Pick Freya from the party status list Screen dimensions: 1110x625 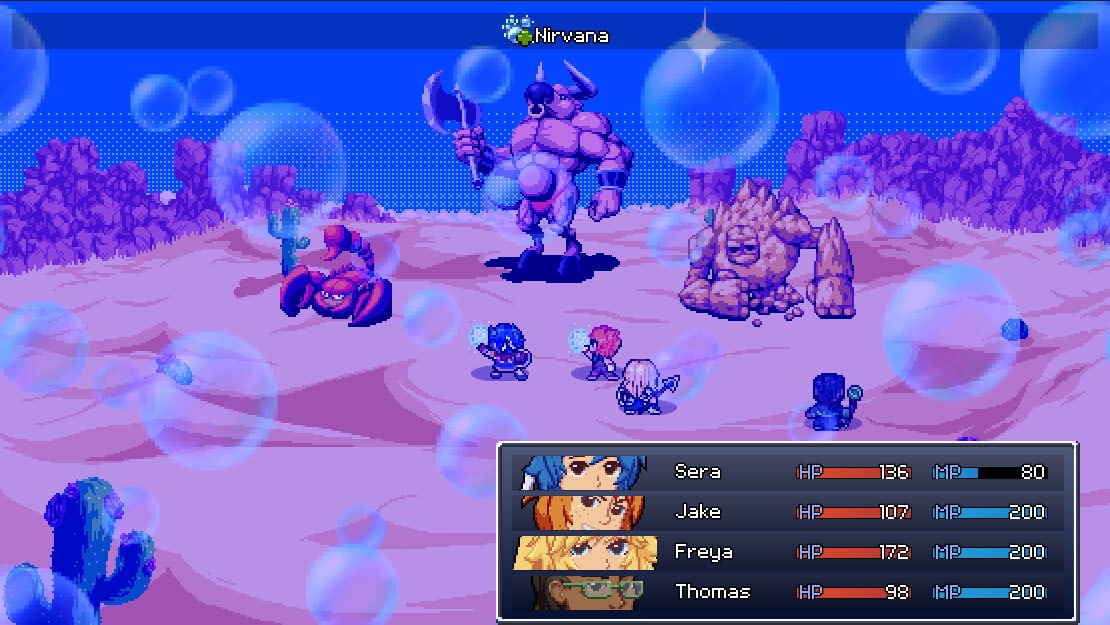tap(703, 552)
